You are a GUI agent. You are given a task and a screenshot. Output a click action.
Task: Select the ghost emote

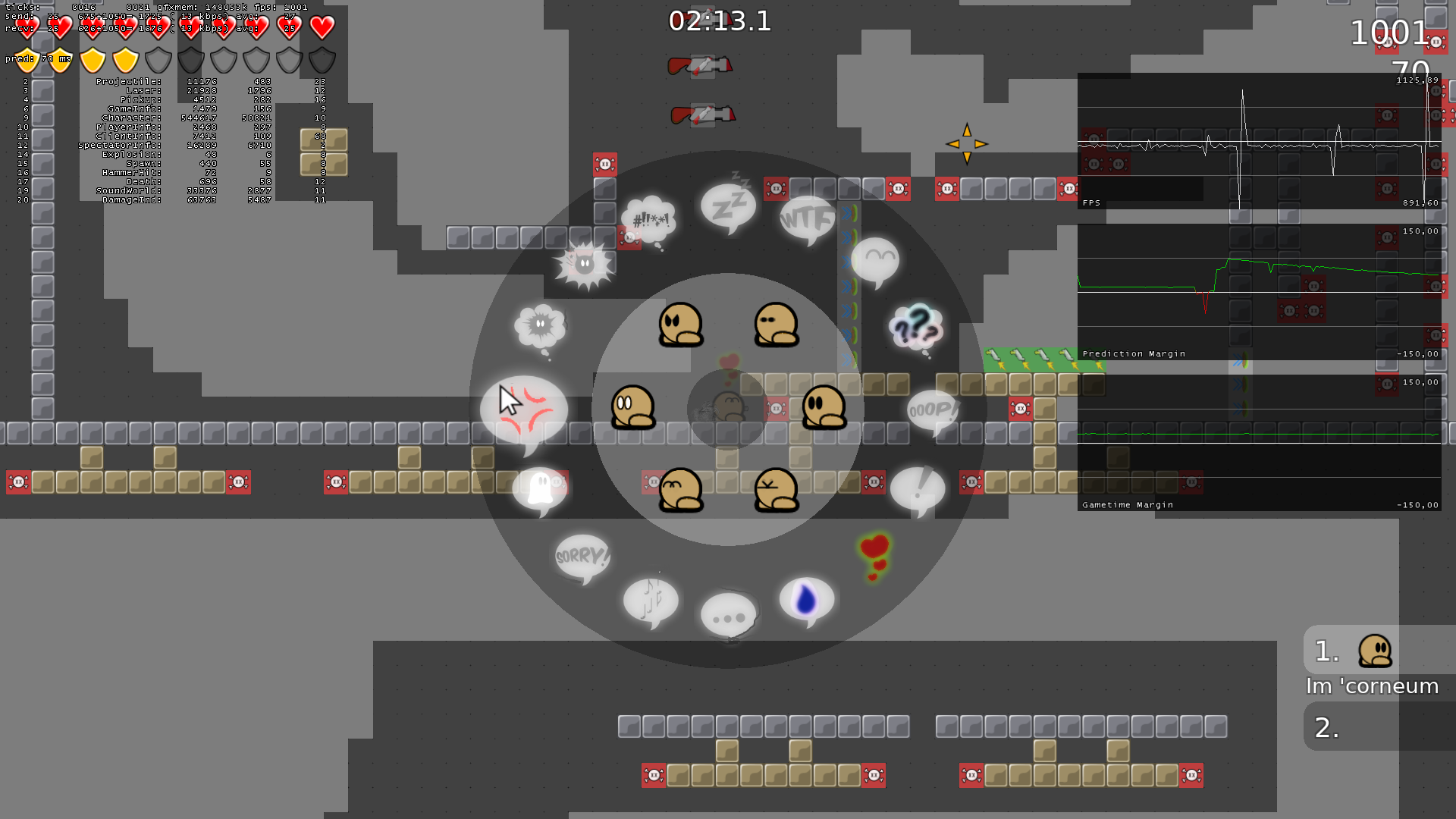coord(538,489)
